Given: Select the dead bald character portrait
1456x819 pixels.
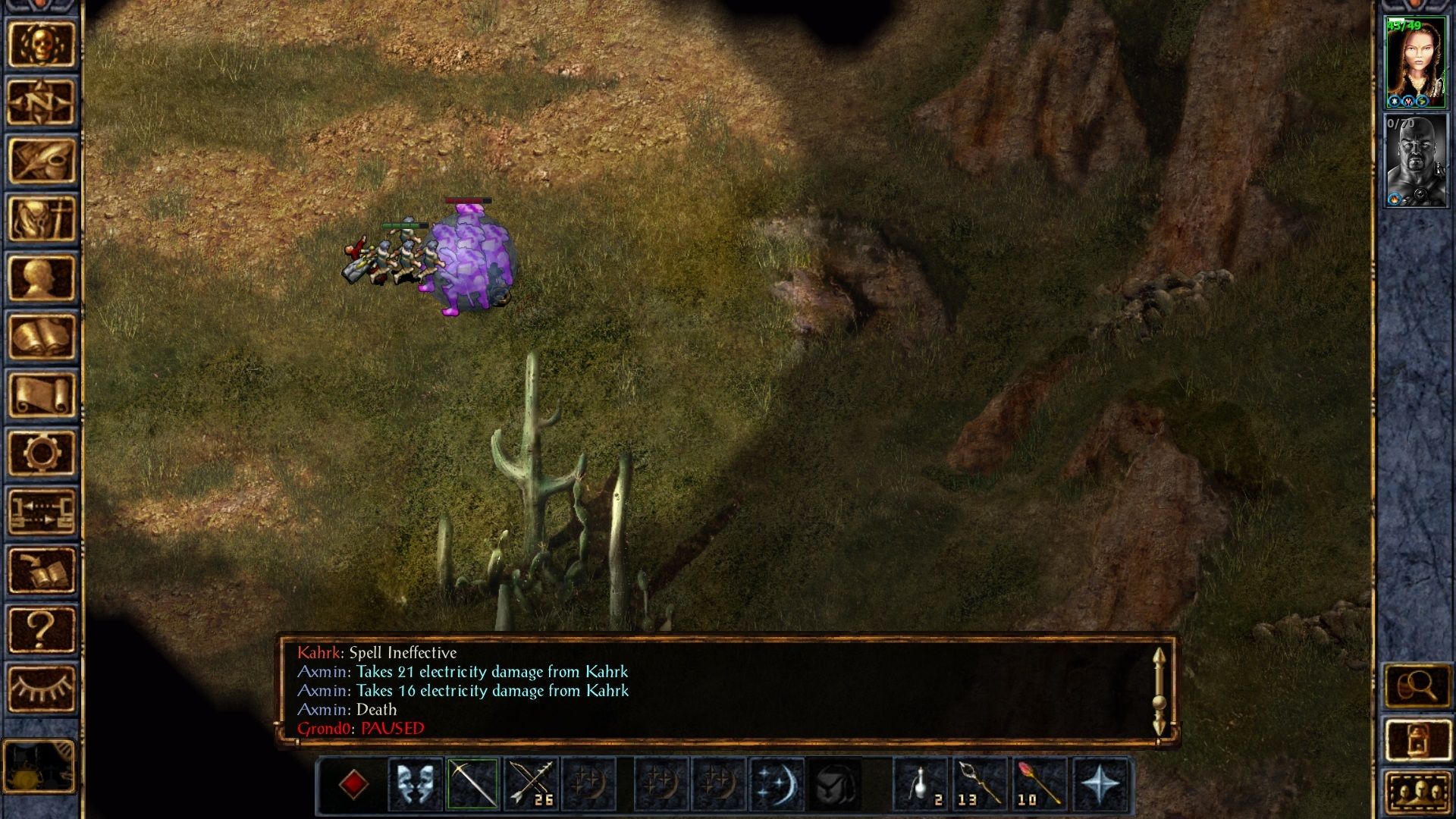Looking at the screenshot, I should (1415, 161).
